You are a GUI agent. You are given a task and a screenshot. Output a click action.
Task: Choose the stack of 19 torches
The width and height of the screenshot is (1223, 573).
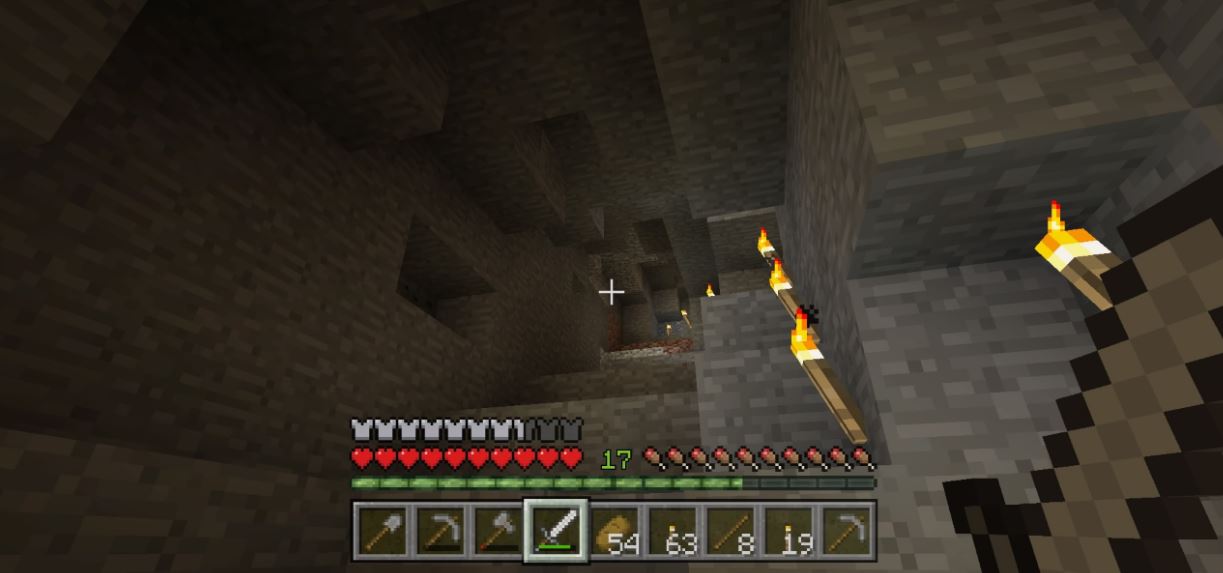(789, 530)
